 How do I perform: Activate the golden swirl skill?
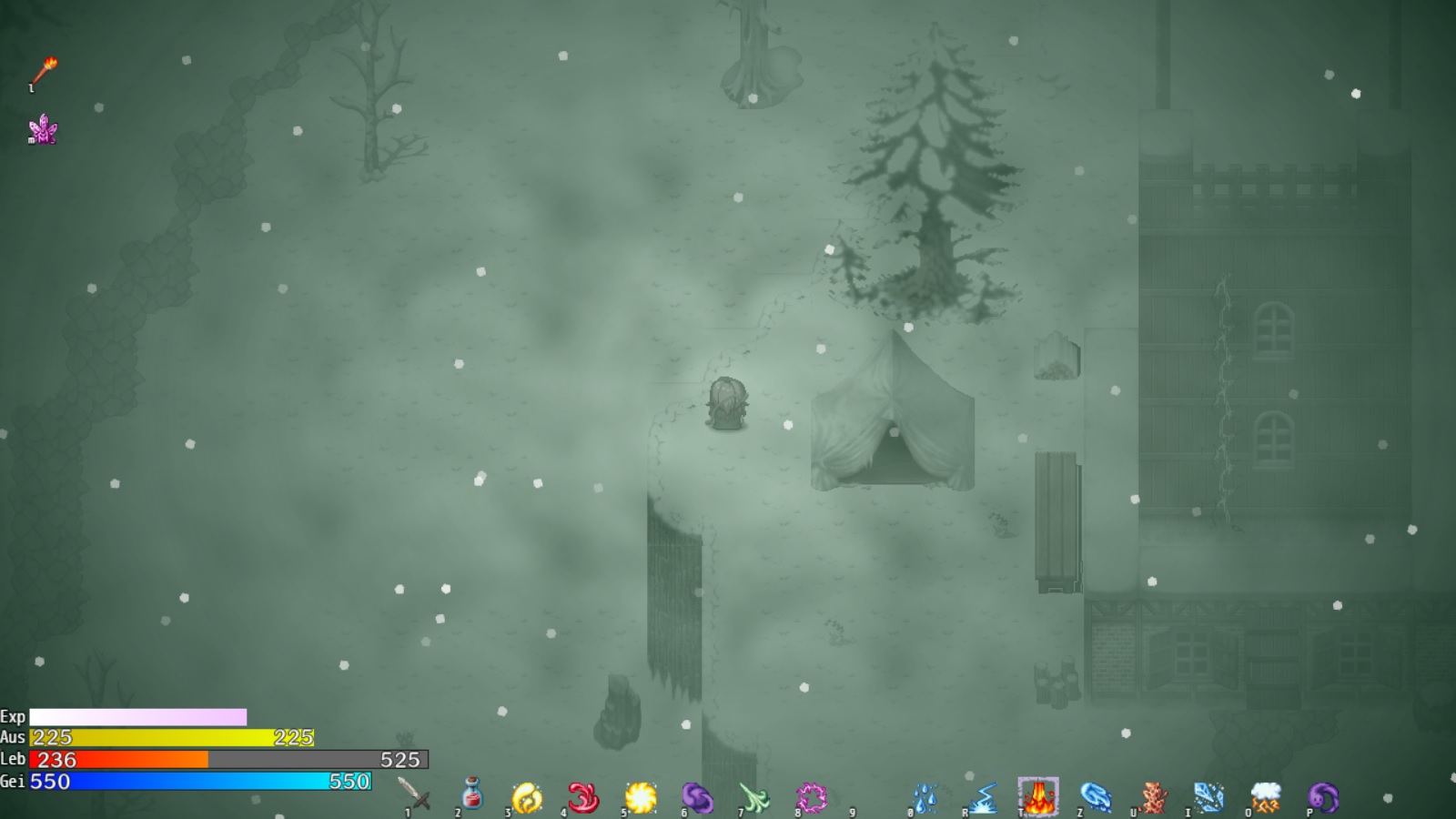[527, 797]
